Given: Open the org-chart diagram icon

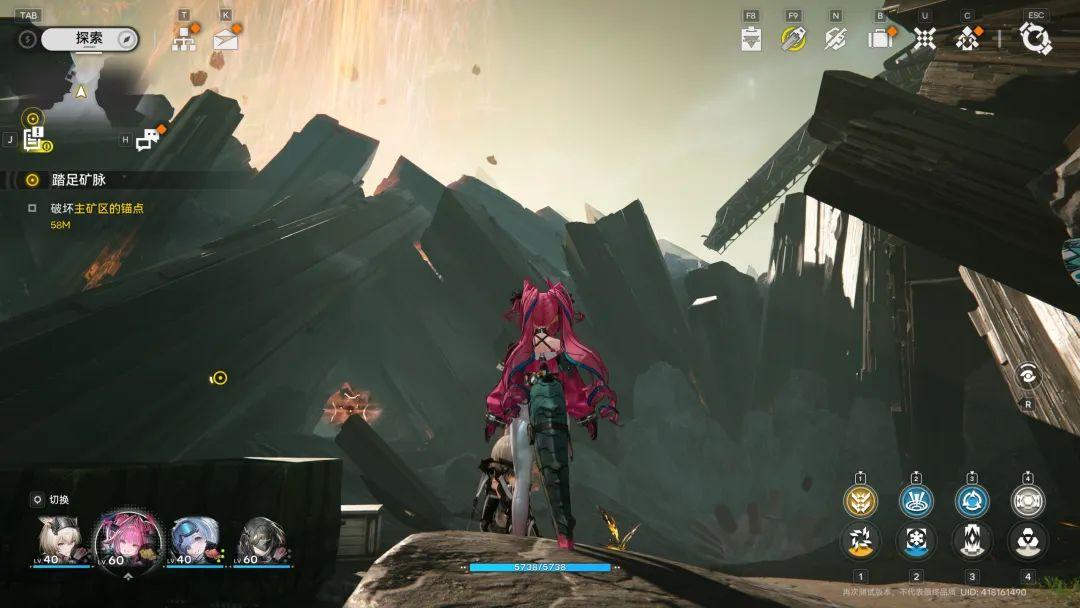Looking at the screenshot, I should point(184,39).
